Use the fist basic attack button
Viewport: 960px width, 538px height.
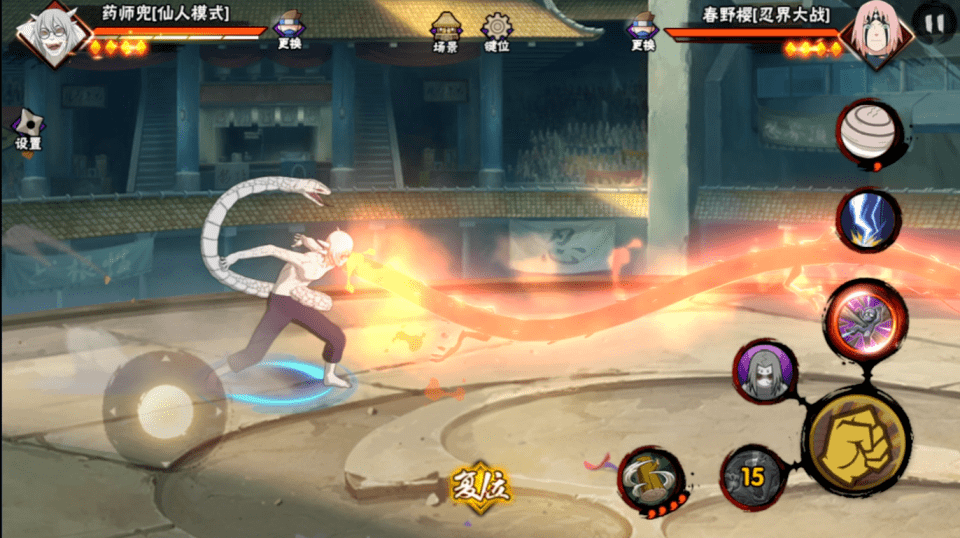[x=856, y=439]
